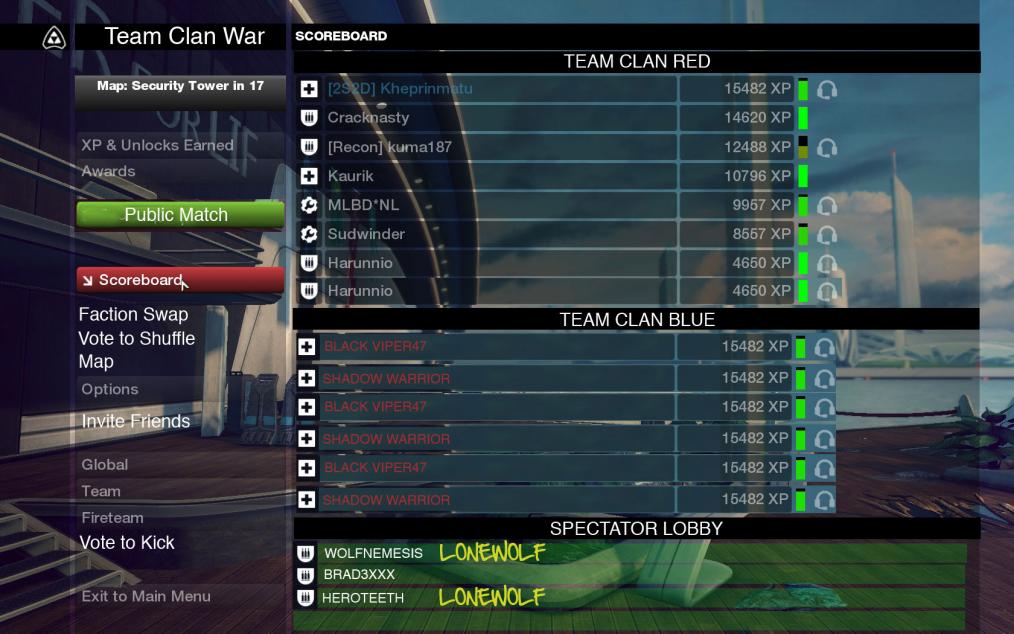View the Awards entry
The height and width of the screenshot is (634, 1014).
pyautogui.click(x=108, y=171)
